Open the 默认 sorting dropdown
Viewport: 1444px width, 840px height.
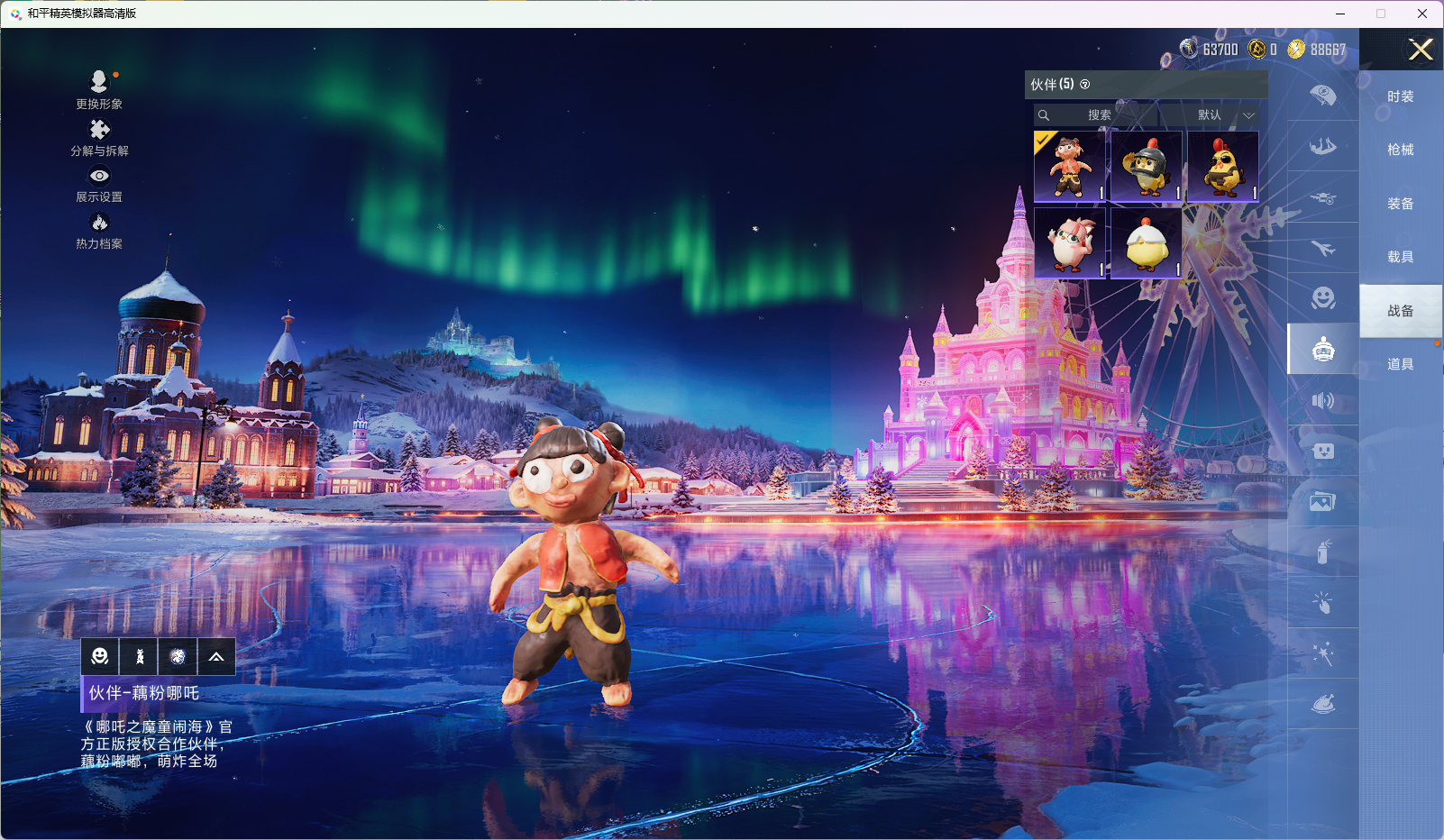(x=1221, y=115)
